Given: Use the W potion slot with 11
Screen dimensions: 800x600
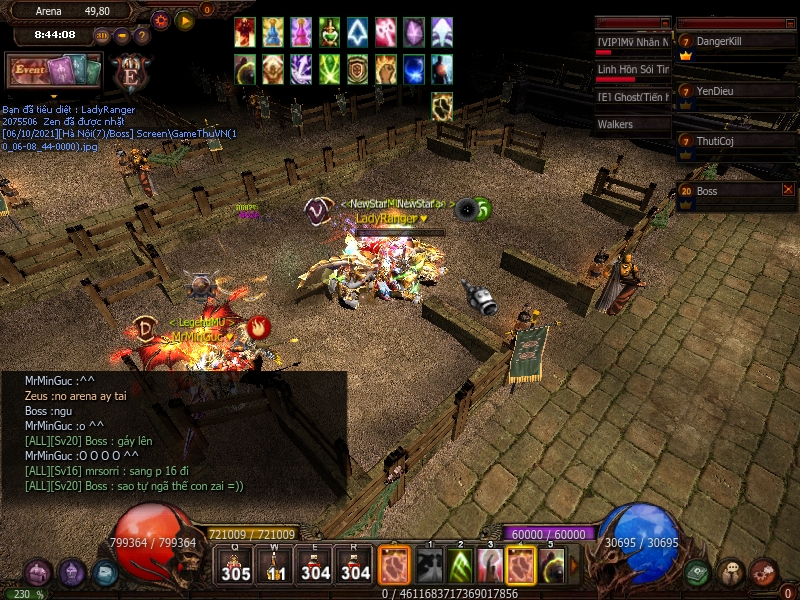Looking at the screenshot, I should pyautogui.click(x=276, y=565).
